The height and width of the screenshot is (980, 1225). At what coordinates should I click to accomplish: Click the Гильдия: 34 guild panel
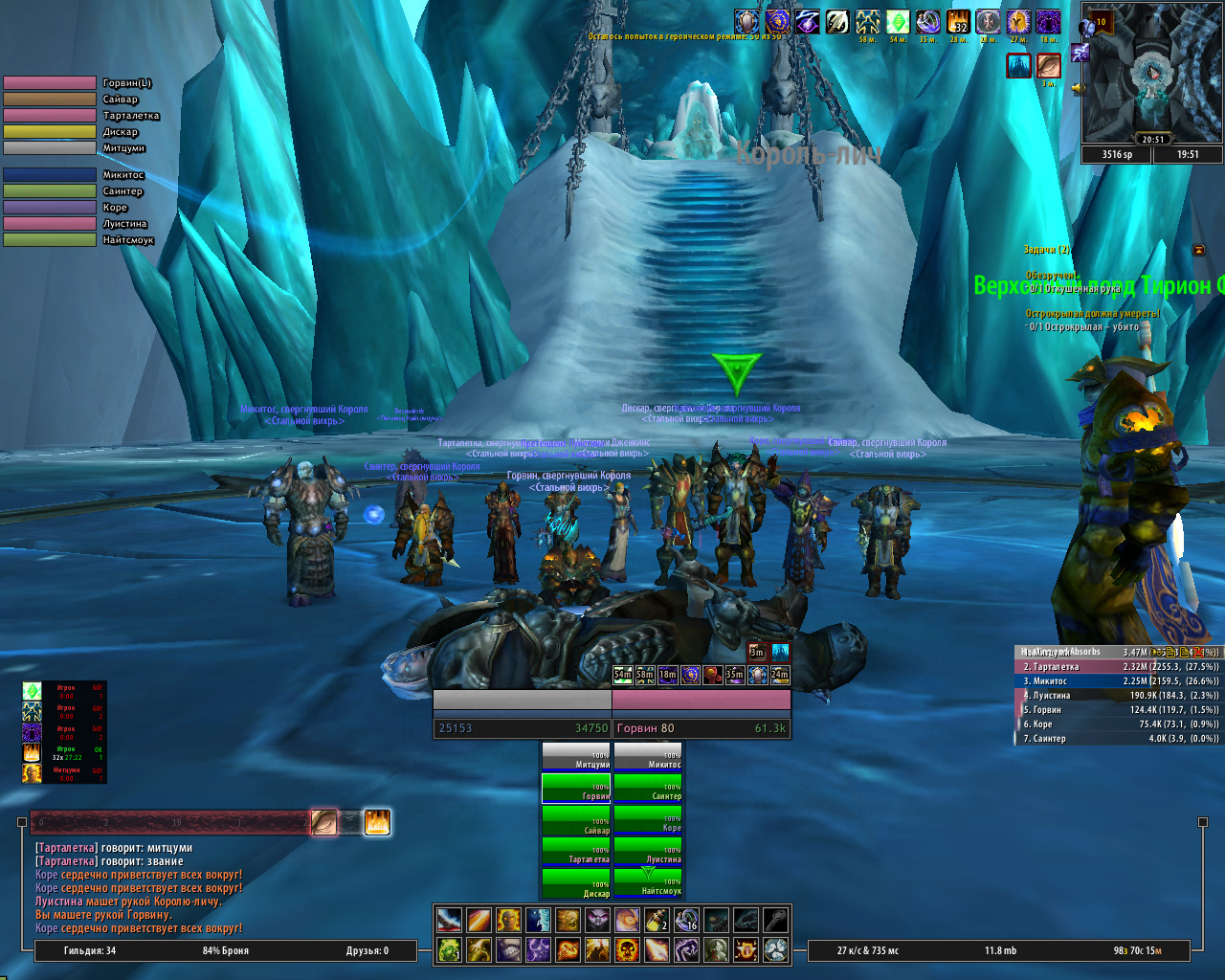point(90,950)
